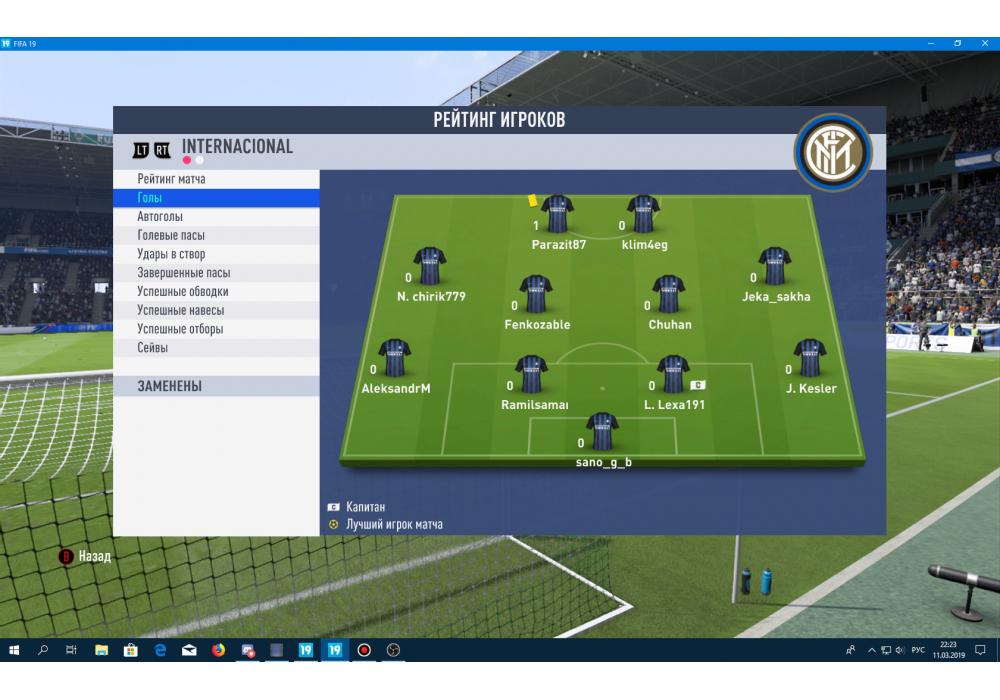The image size is (1000, 700).
Task: Click the Назад back label
Action: (x=94, y=556)
